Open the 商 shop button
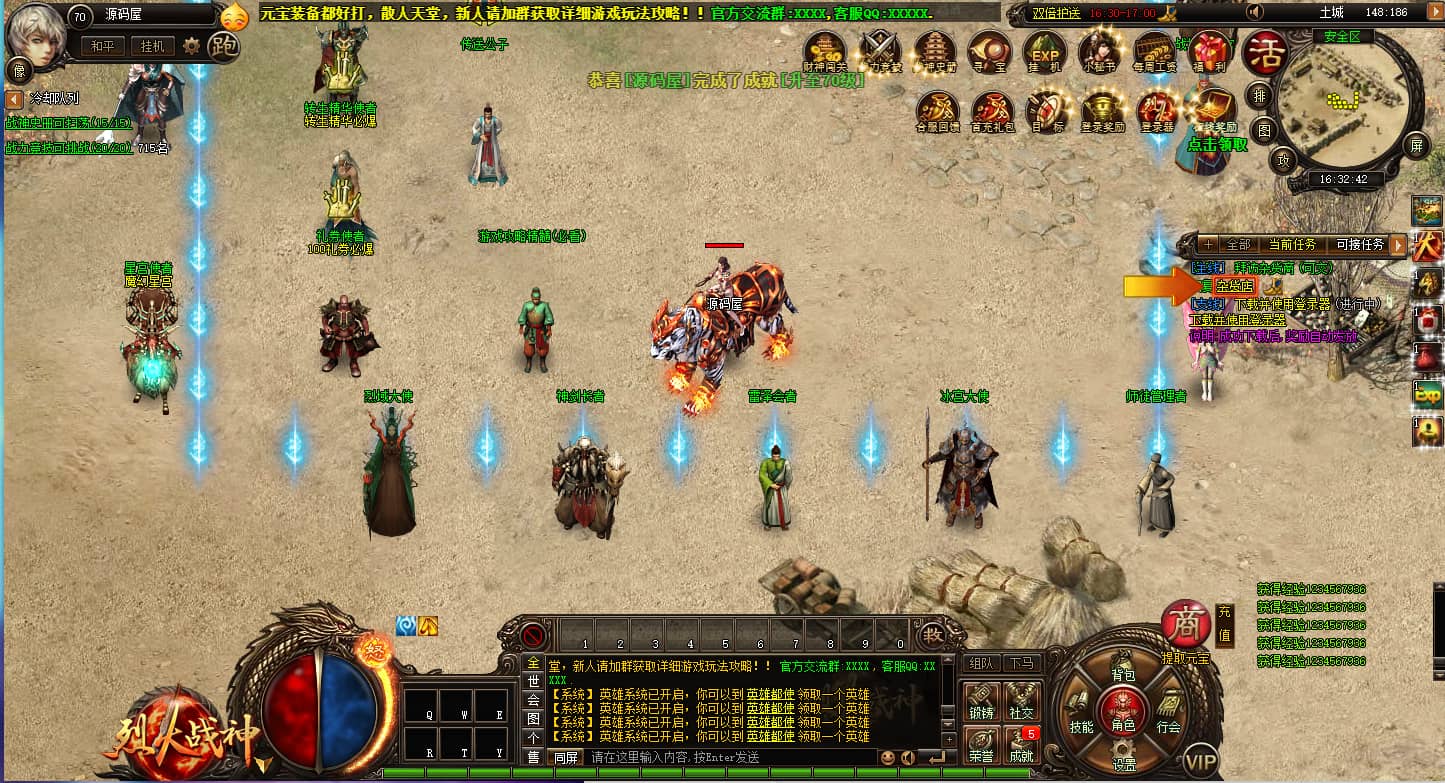The width and height of the screenshot is (1445, 783). pos(1186,625)
